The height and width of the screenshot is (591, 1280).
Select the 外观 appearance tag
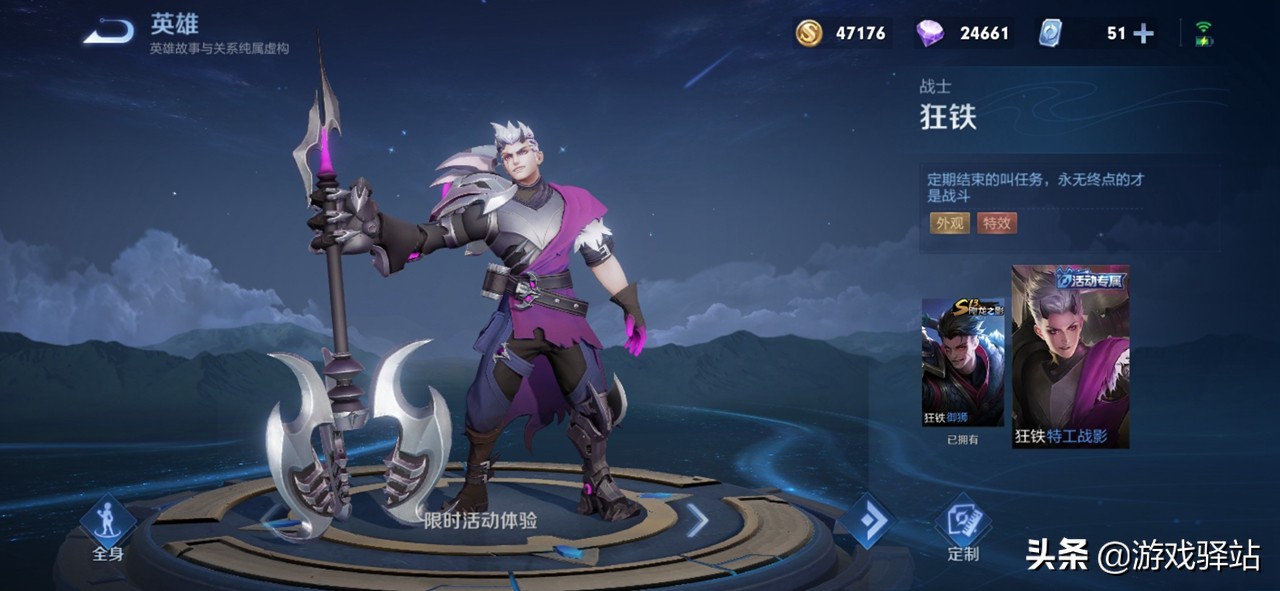(949, 223)
